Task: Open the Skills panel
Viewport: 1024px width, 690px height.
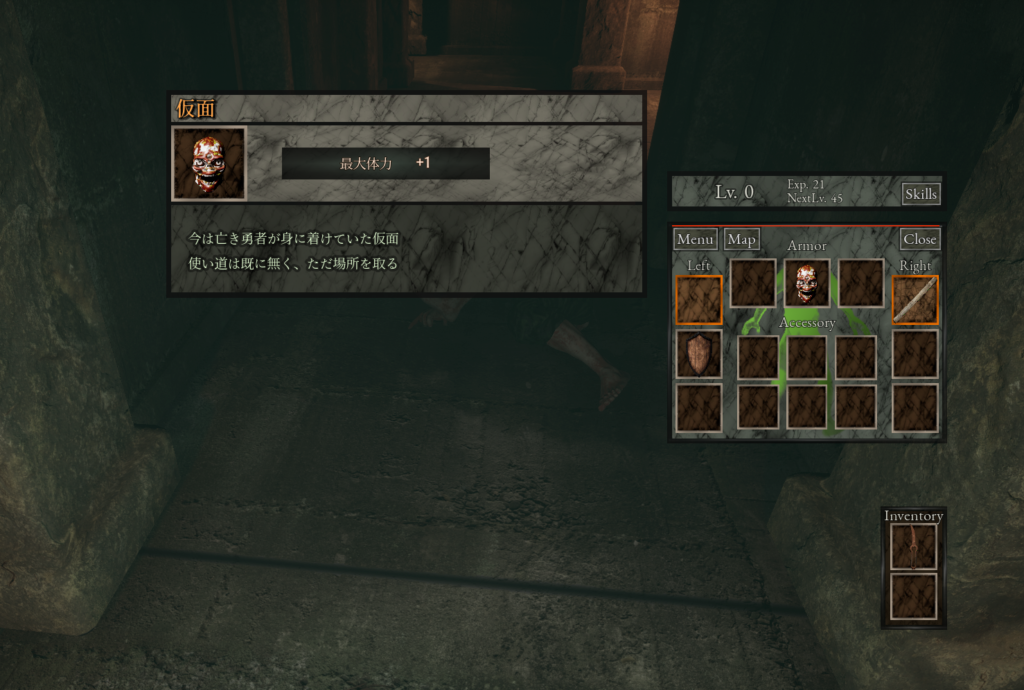Action: coord(920,194)
